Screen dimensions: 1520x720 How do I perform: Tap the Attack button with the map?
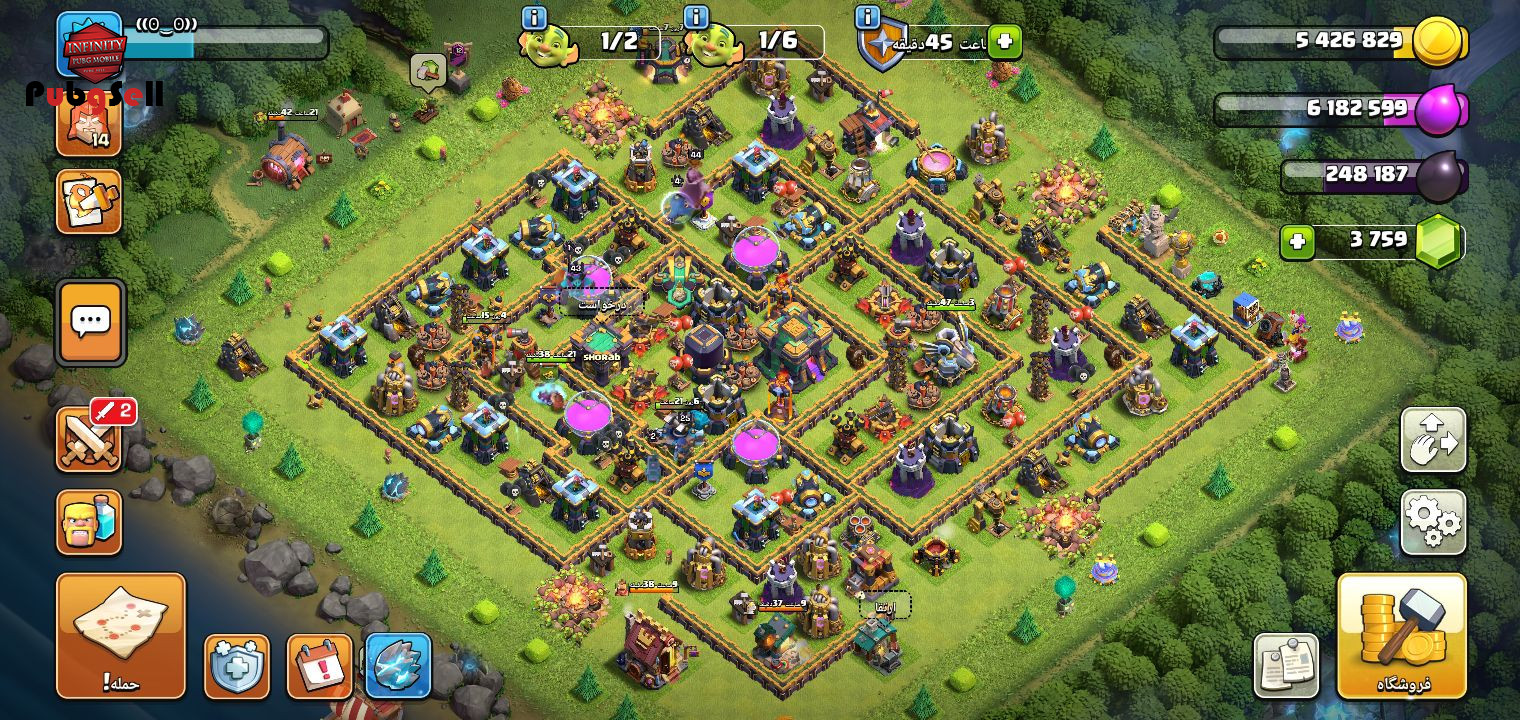click(x=120, y=635)
